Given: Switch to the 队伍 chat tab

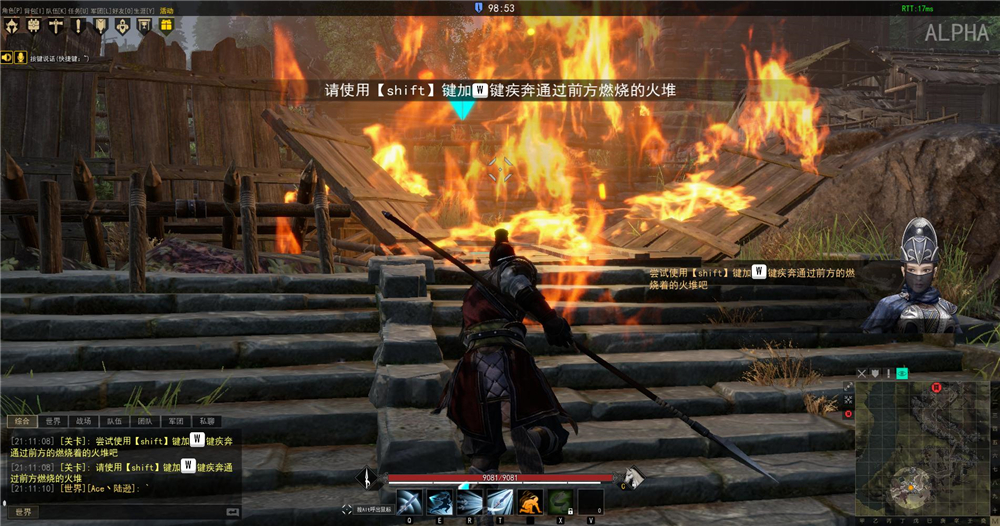Looking at the screenshot, I should point(114,421).
